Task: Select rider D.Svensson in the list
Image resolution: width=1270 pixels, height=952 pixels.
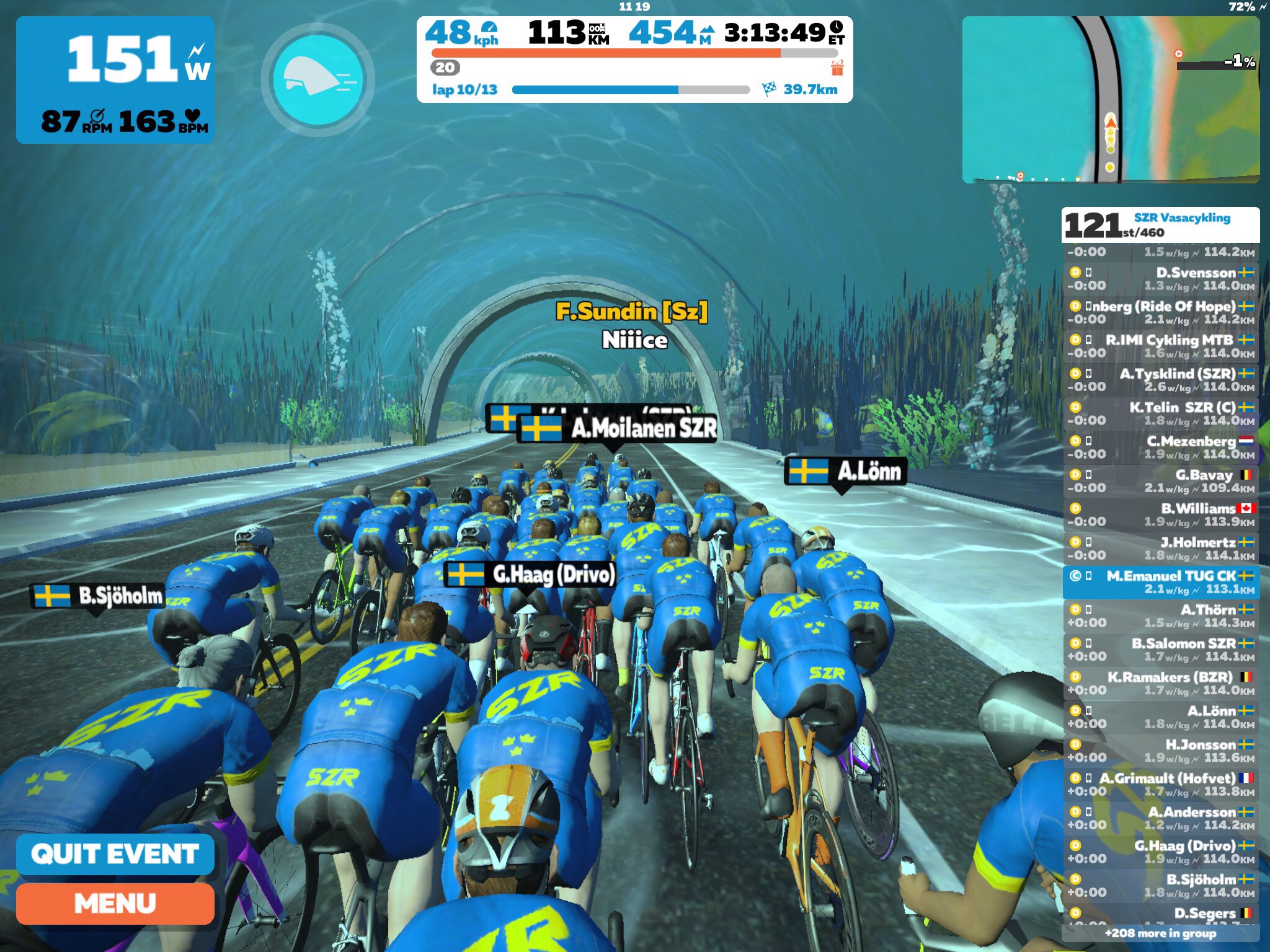Action: 1160,279
